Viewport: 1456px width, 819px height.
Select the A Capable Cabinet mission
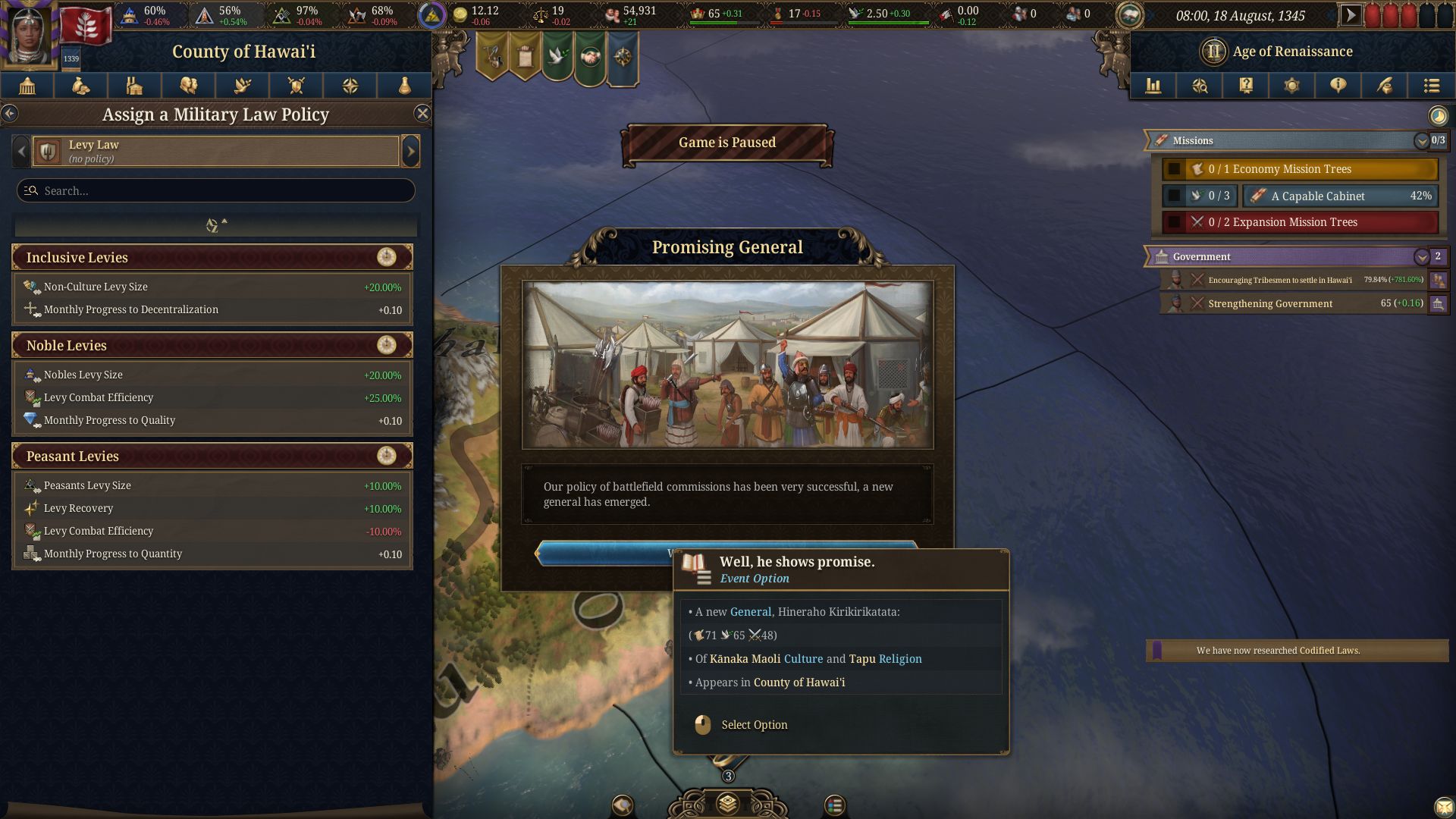[x=1340, y=196]
